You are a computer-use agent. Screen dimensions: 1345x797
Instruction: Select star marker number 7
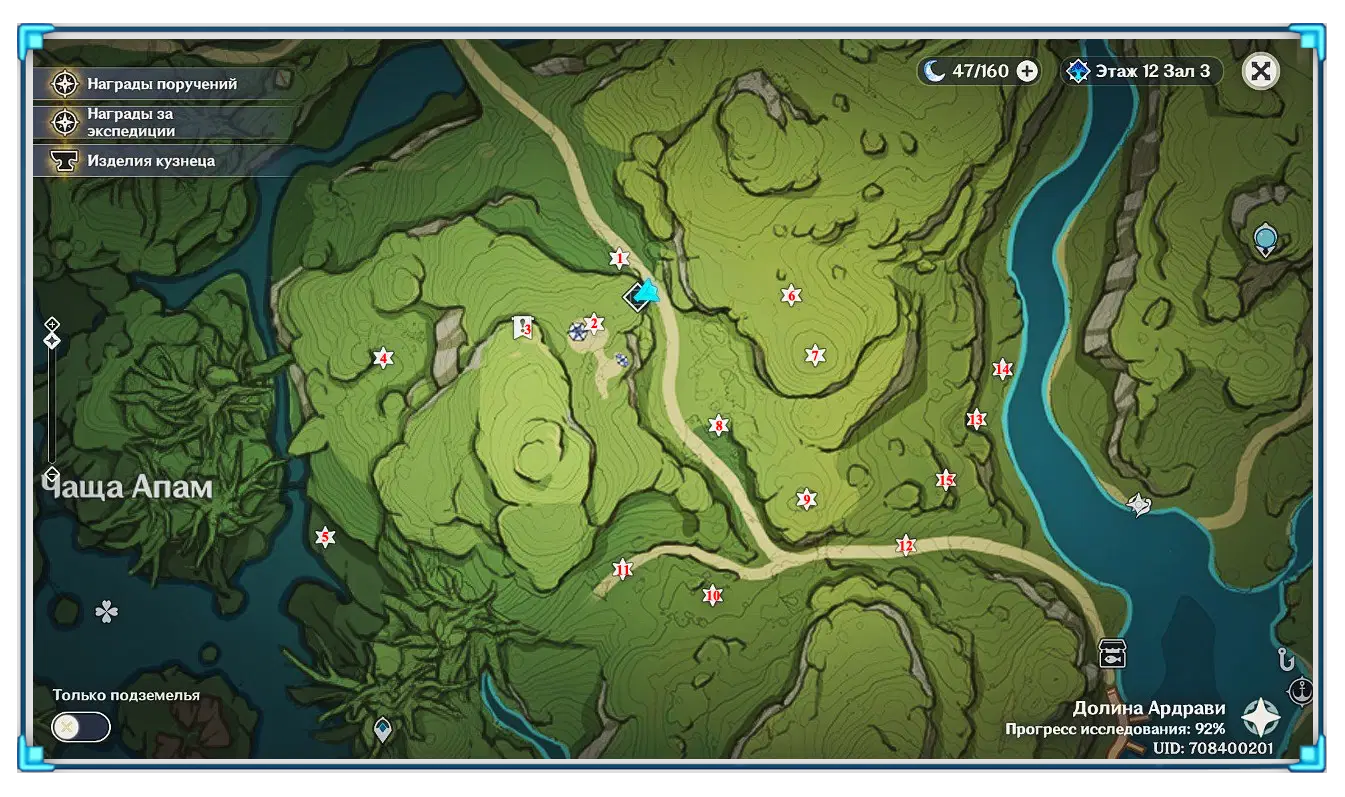coord(815,355)
